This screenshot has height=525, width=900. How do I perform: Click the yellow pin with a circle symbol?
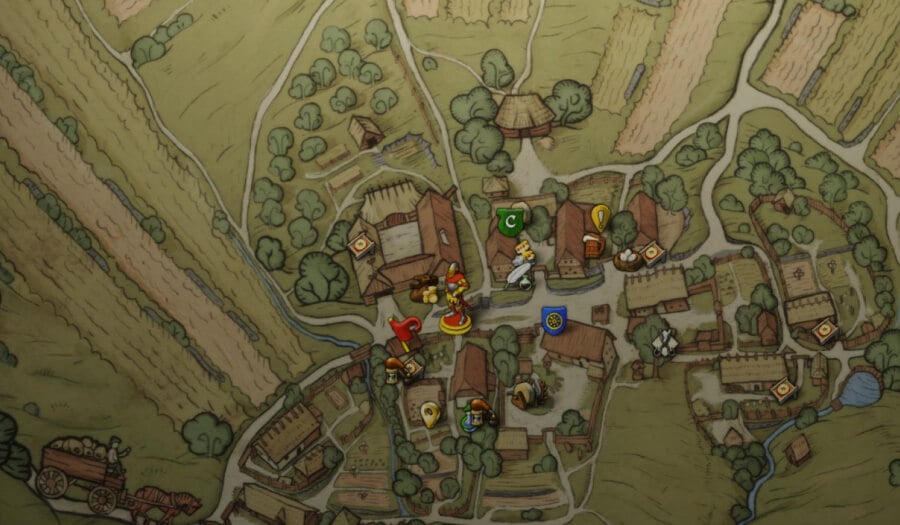pyautogui.click(x=431, y=412)
